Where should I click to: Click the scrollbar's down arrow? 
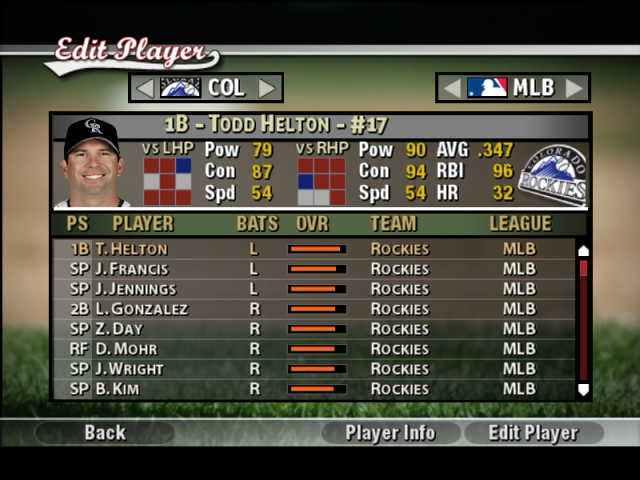pos(584,390)
